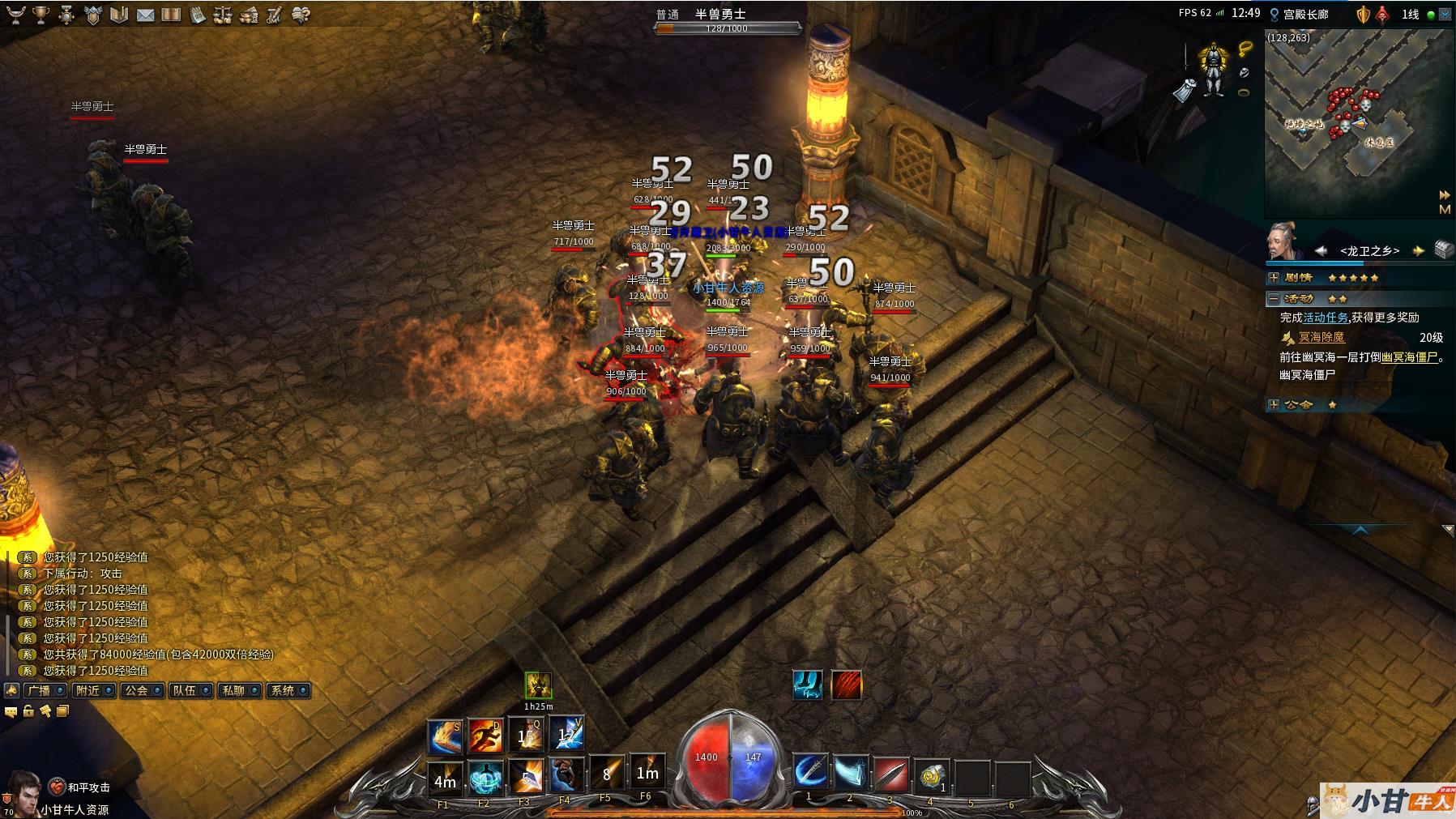Open the server line dropdown next to 1线
This screenshot has height=819, width=1456.
pos(1445,15)
